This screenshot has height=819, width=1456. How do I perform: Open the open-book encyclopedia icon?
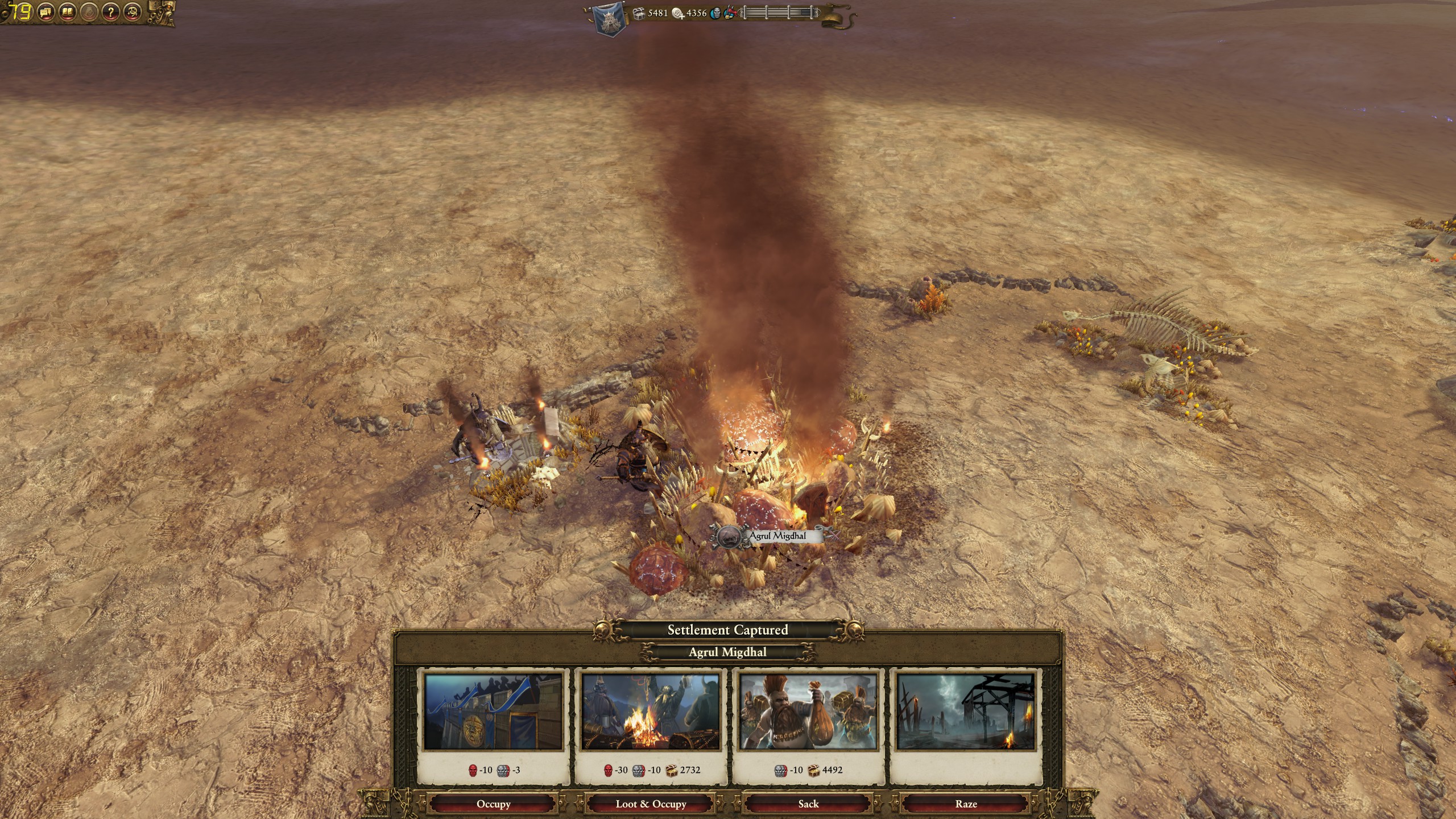click(x=68, y=12)
